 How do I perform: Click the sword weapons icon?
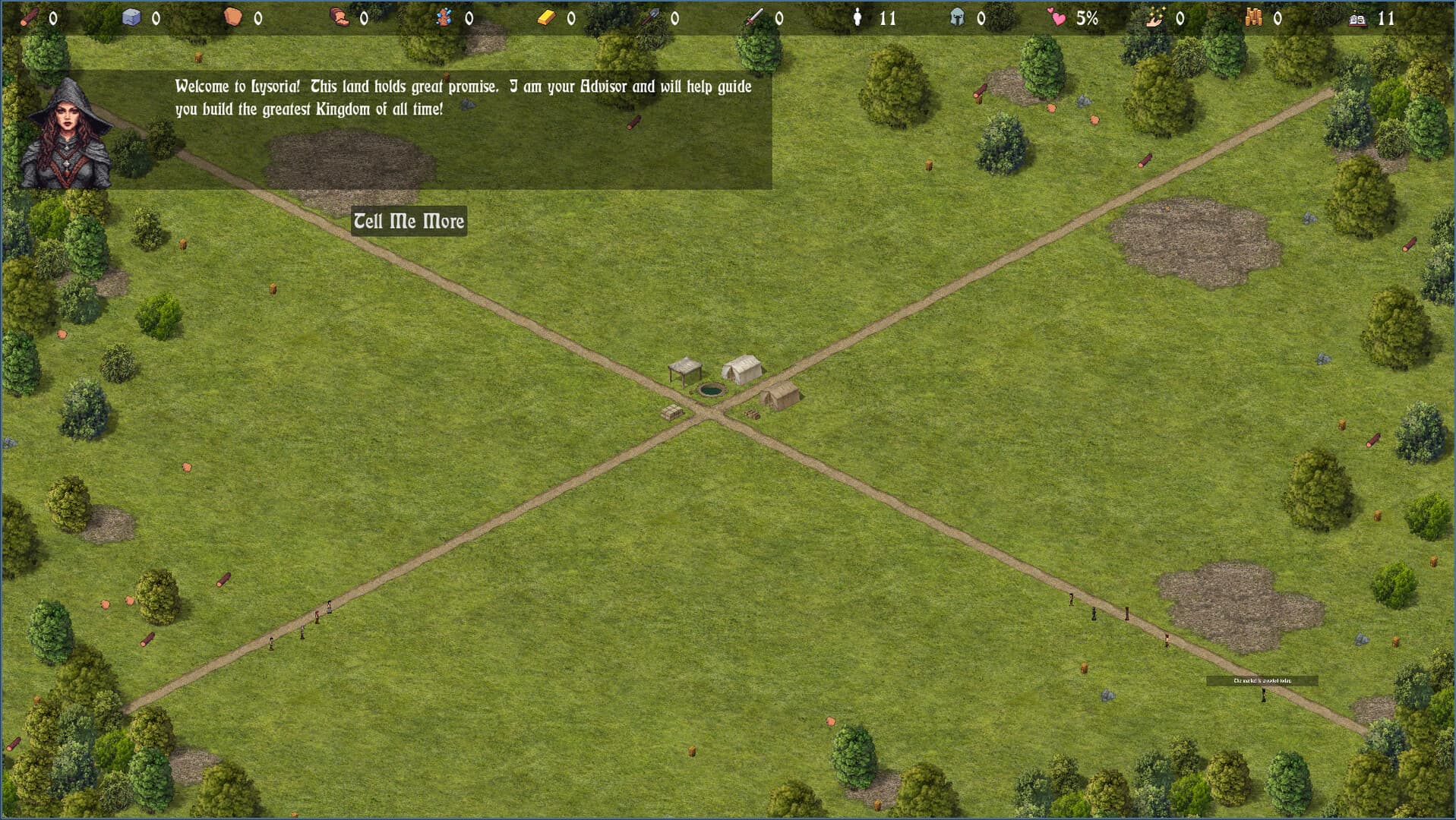[752, 17]
